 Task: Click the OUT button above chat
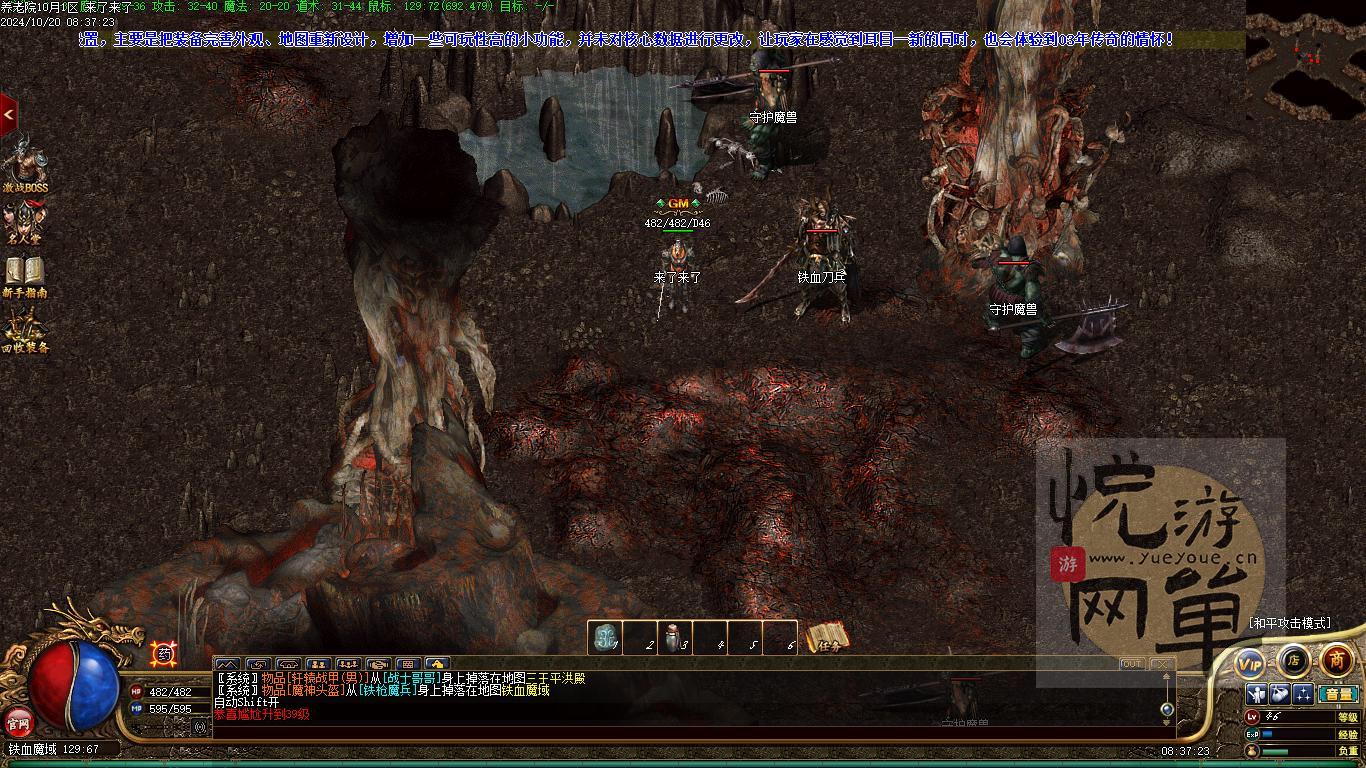(1131, 664)
